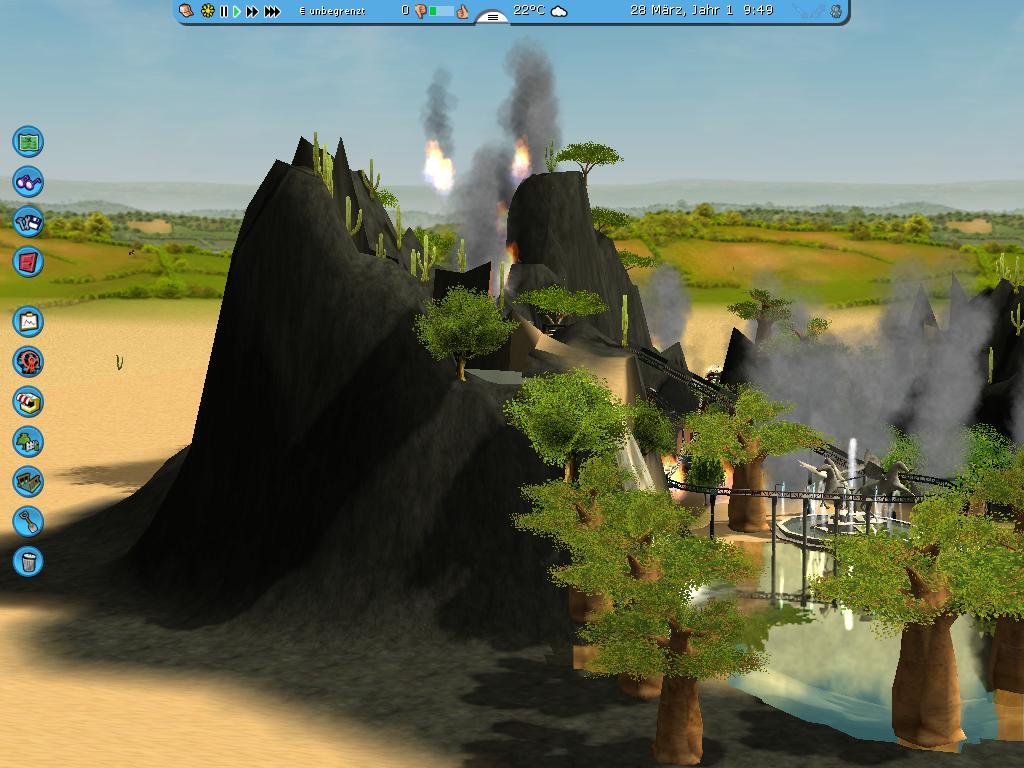
Task: Set game speed to normal play
Action: (237, 11)
